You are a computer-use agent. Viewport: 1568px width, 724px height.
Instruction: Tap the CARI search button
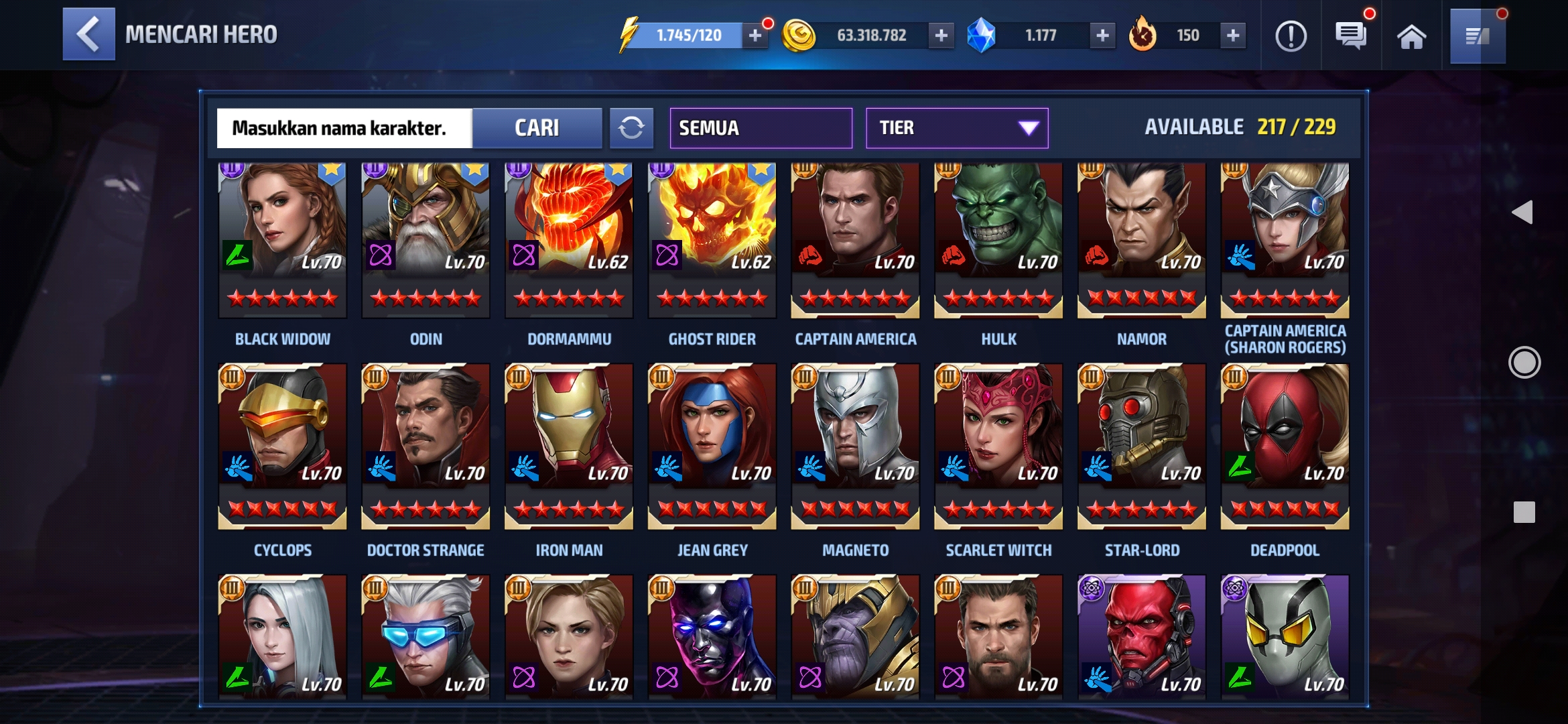pos(537,128)
